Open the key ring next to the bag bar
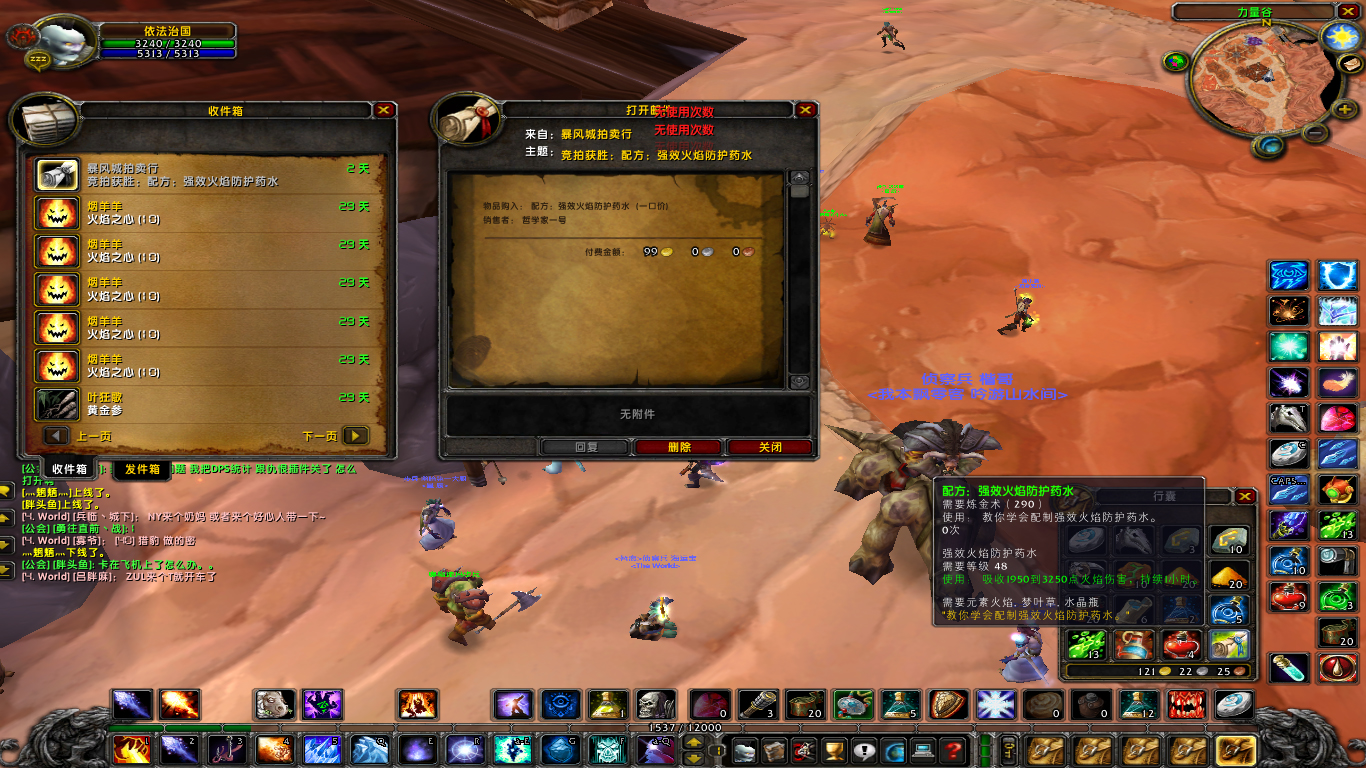 pos(1007,751)
